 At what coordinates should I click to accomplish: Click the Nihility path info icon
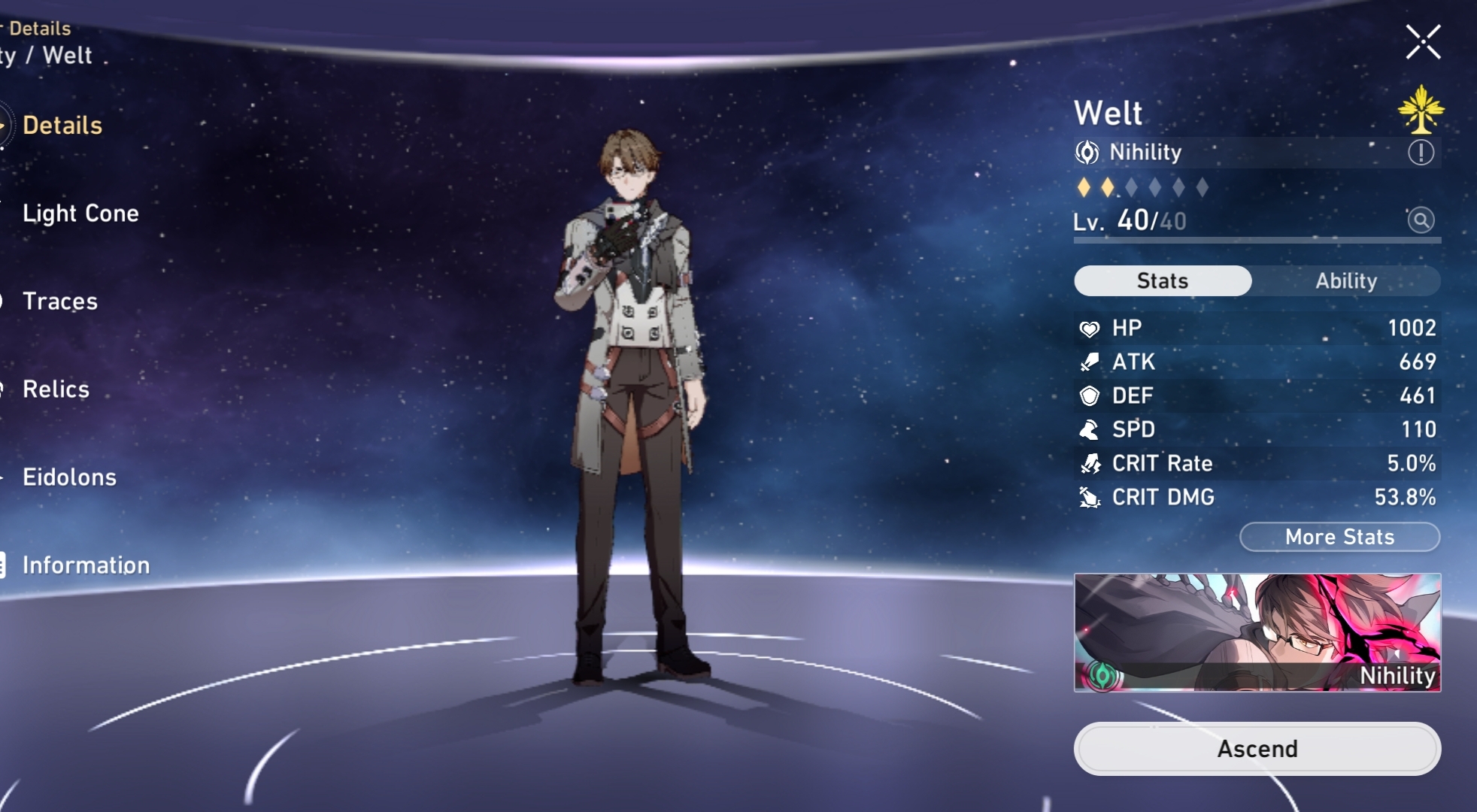tap(1420, 153)
